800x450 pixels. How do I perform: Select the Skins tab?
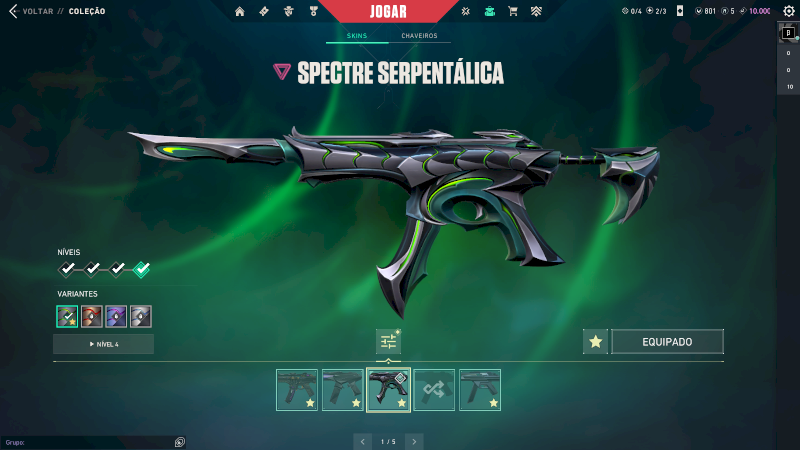[x=357, y=36]
